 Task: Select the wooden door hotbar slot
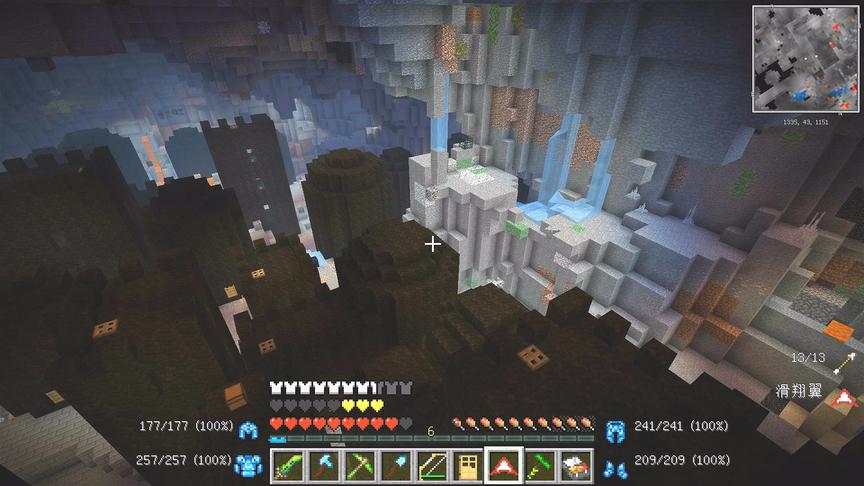tap(466, 465)
